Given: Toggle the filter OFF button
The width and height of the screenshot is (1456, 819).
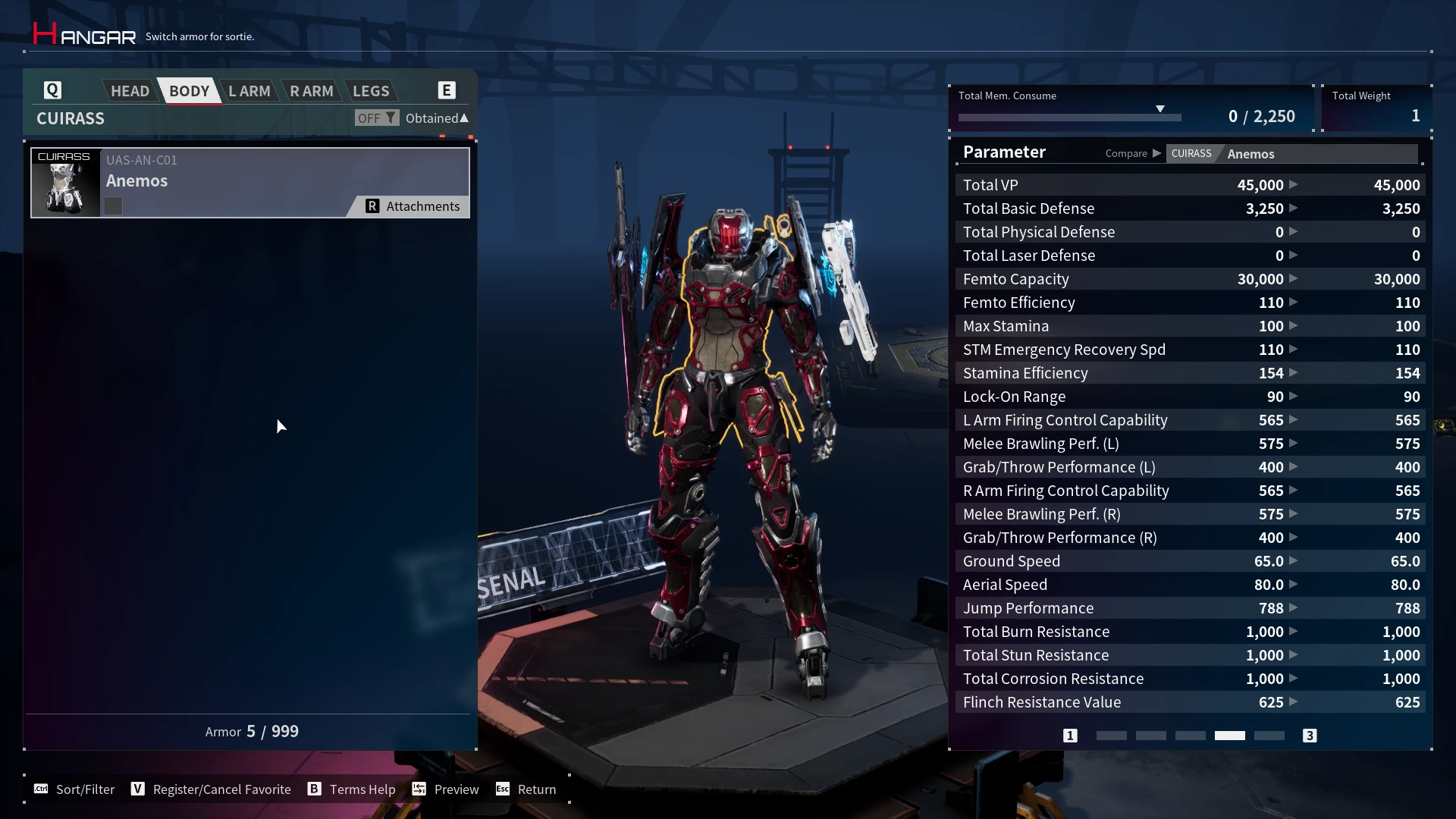Looking at the screenshot, I should [x=376, y=118].
